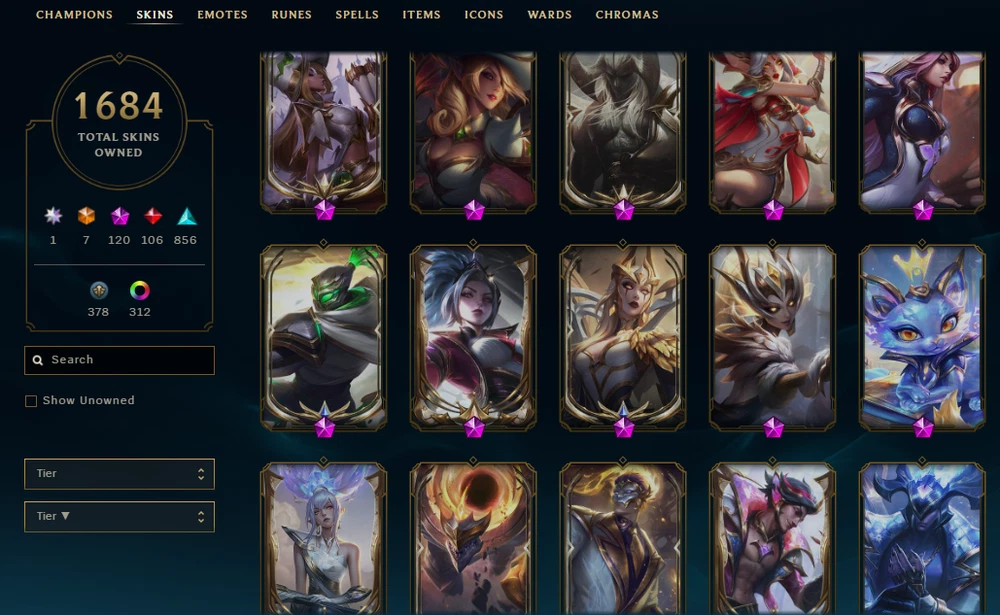Open the upper Tier dropdown

tap(119, 474)
